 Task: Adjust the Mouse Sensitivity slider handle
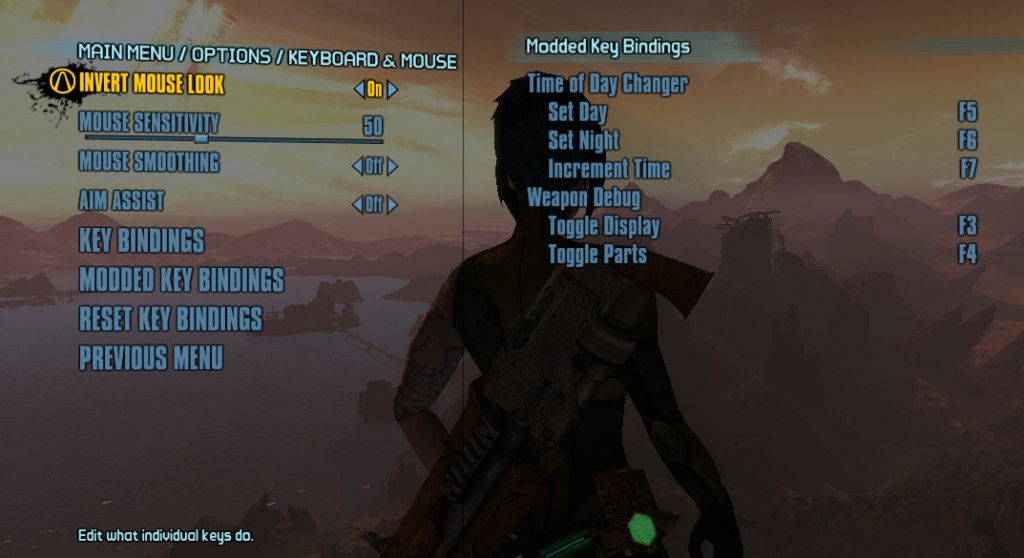pos(201,138)
